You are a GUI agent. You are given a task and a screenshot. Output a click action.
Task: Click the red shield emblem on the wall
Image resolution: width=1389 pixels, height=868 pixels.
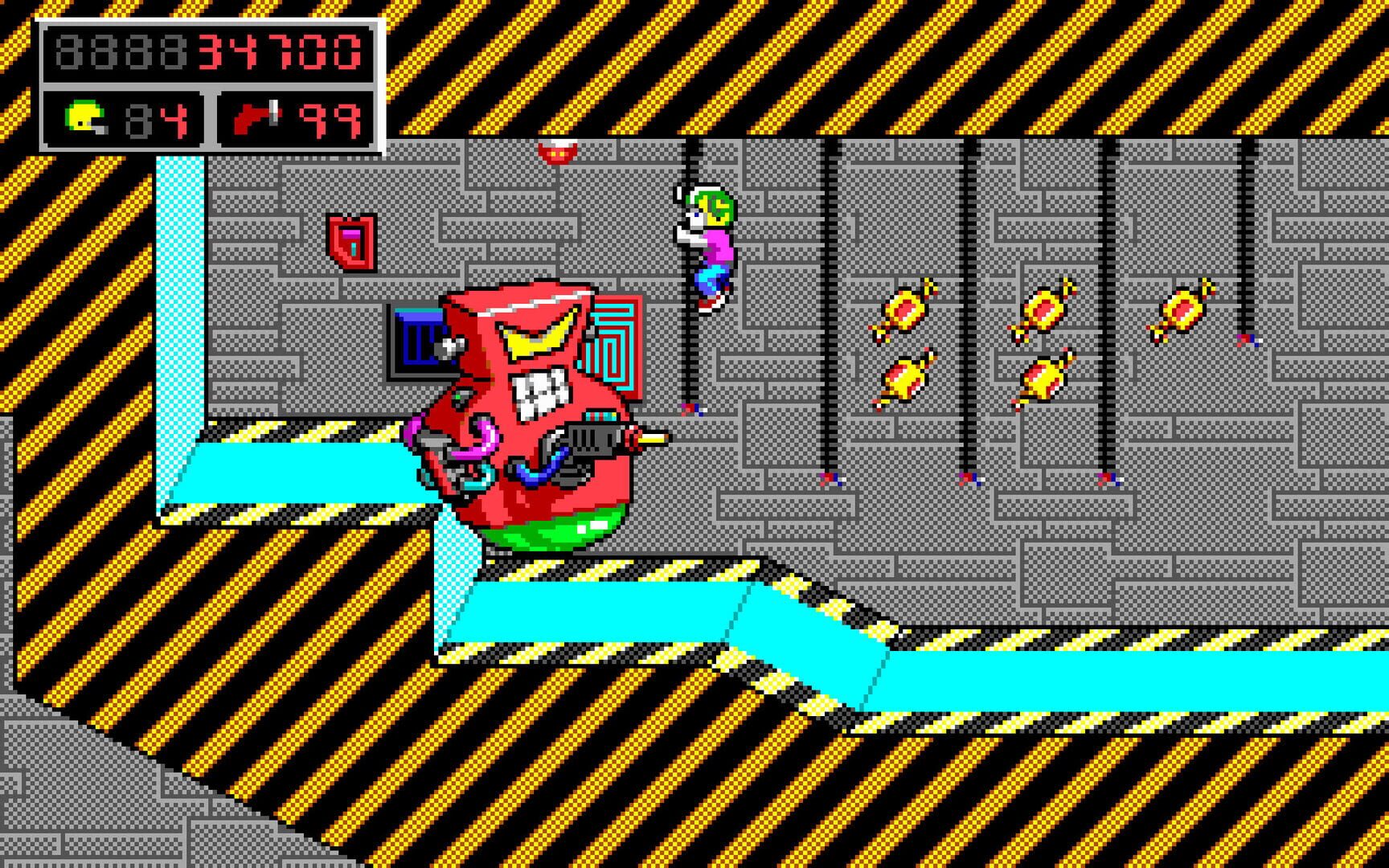[x=351, y=241]
